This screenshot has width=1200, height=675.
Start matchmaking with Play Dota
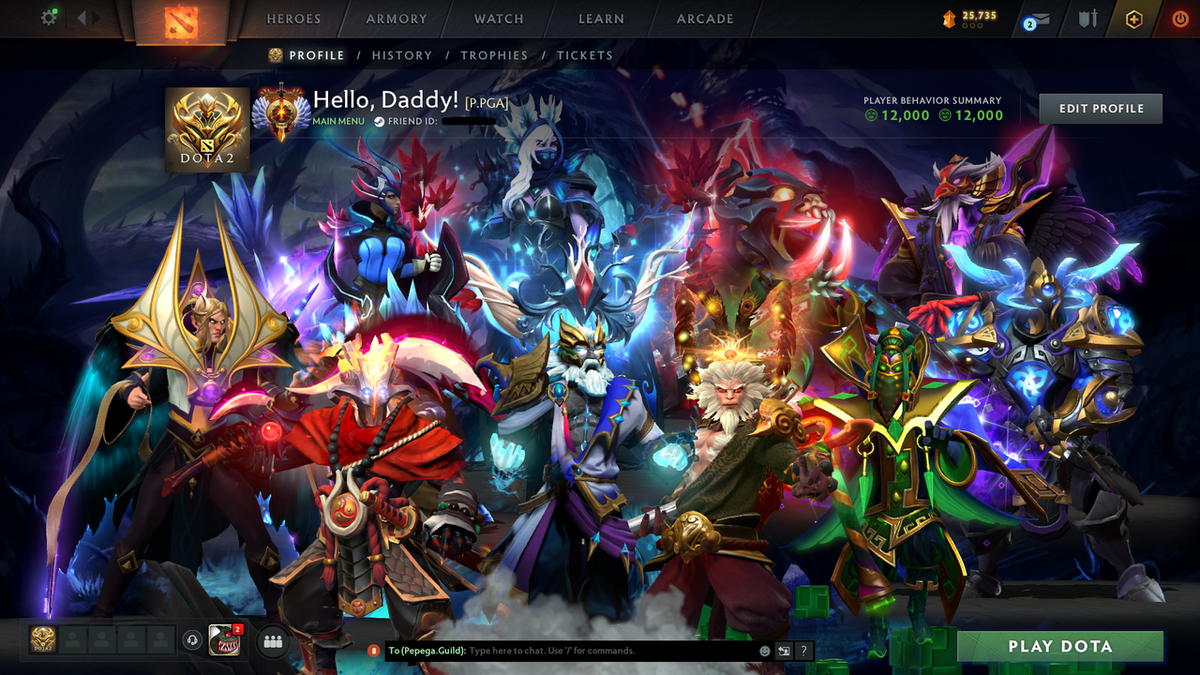[x=1060, y=646]
